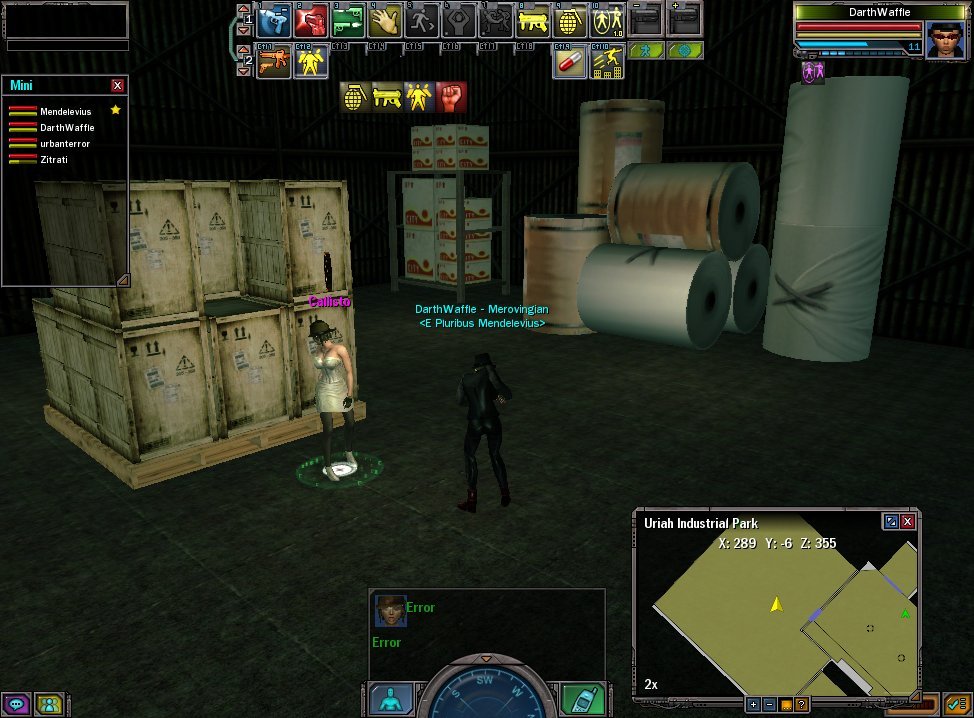Screen dimensions: 974x718
Task: Close the Uriah Industrial Park minimap
Action: tap(907, 522)
